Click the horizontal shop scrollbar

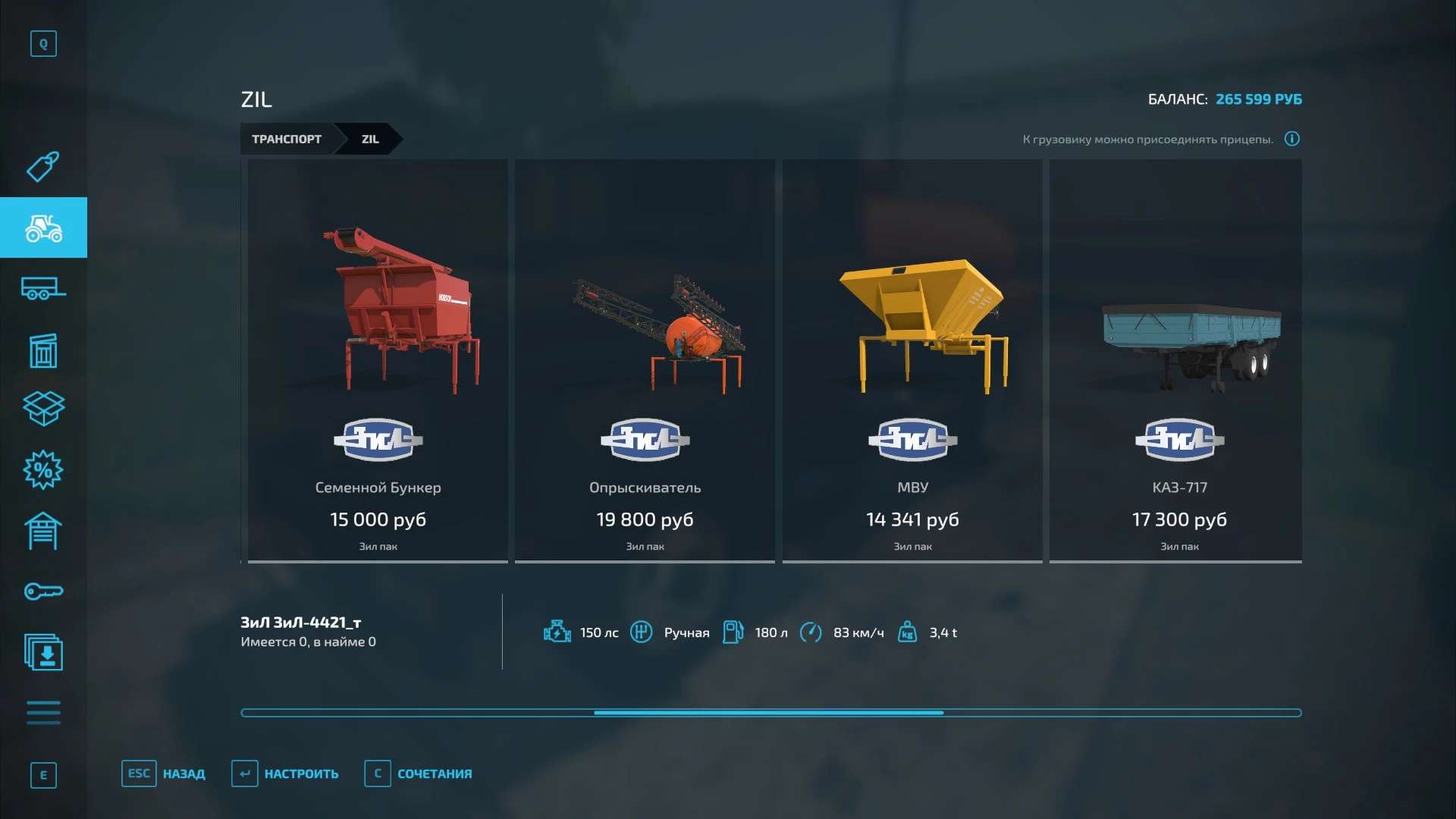tap(769, 713)
